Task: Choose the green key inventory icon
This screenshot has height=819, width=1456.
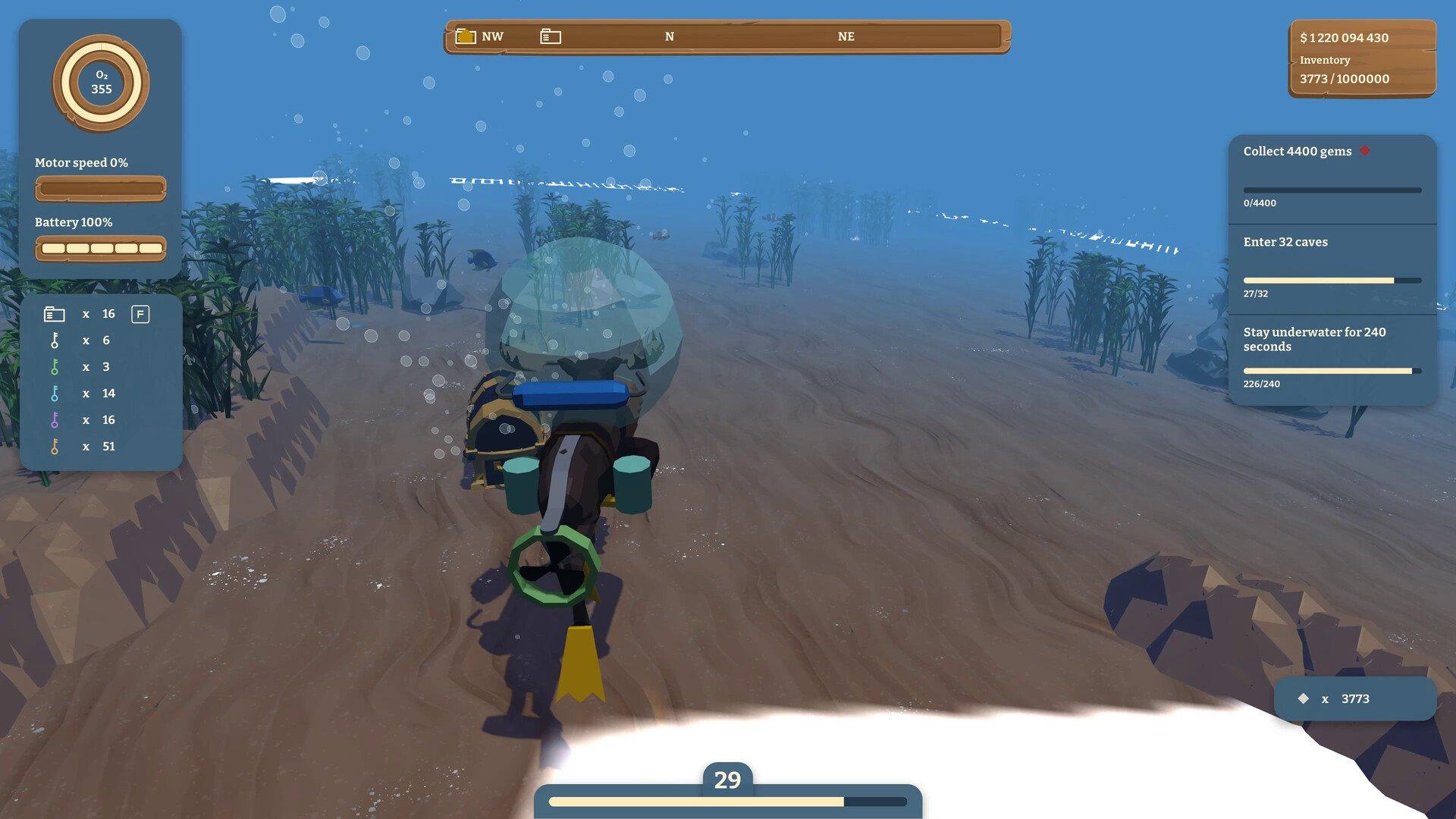Action: click(55, 367)
